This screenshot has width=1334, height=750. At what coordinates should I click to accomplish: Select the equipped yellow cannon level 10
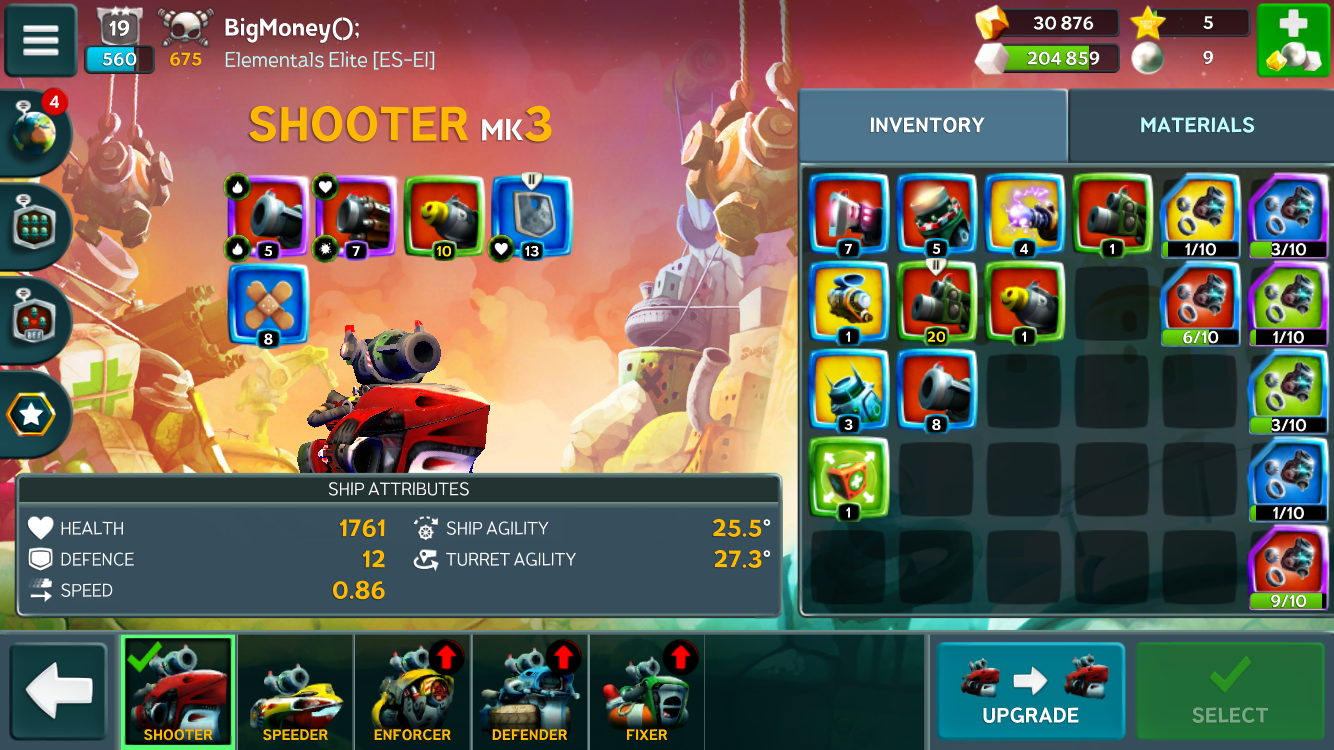tap(443, 216)
